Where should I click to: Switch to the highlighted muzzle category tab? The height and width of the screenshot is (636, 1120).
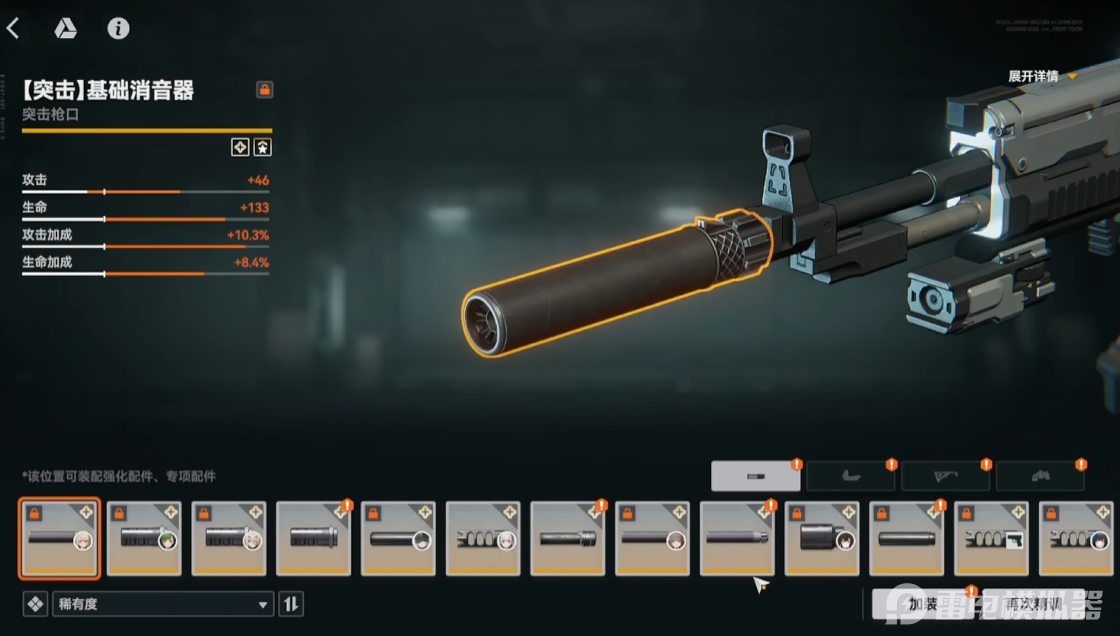[756, 476]
